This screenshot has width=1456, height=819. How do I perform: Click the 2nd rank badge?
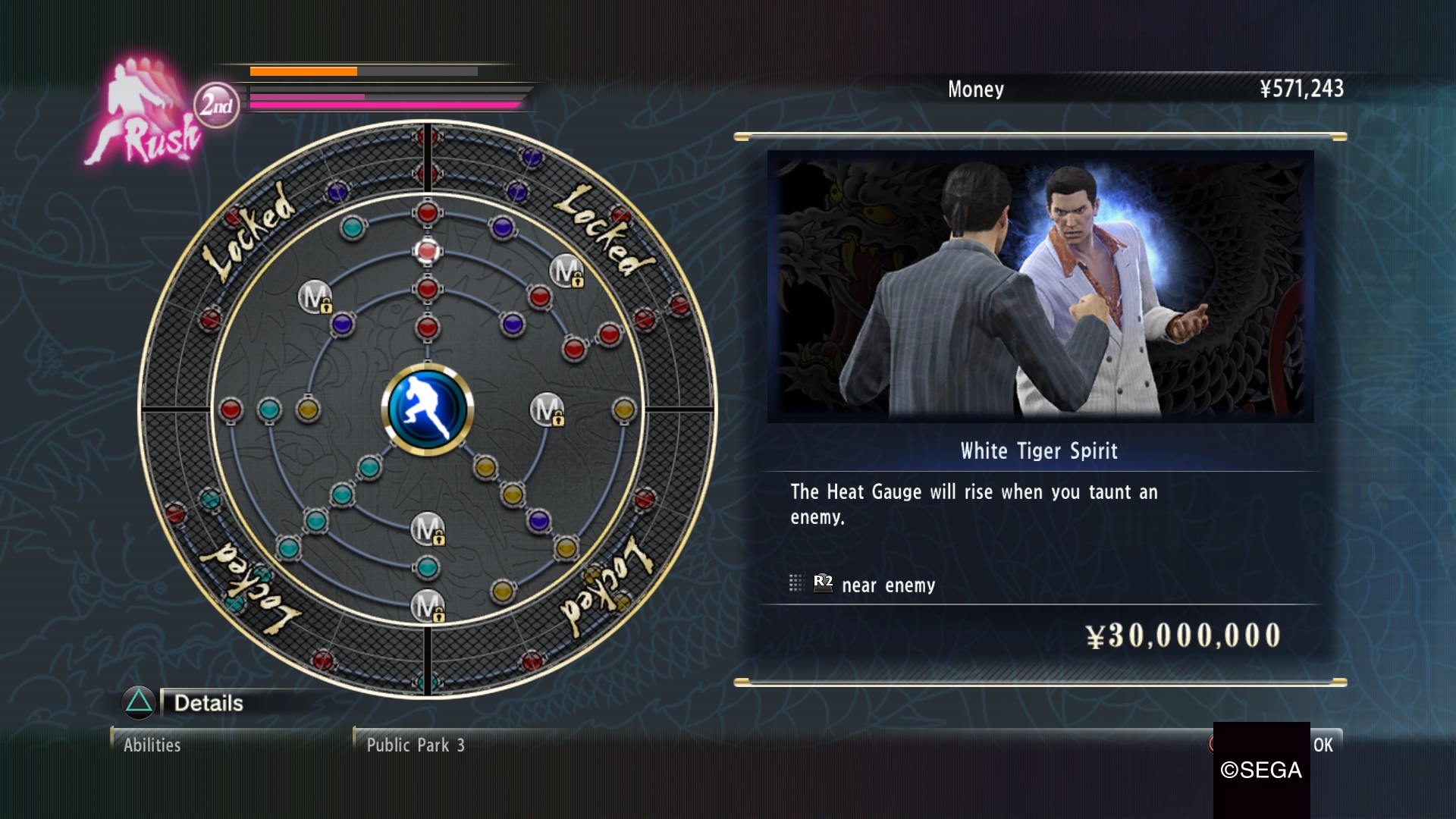click(x=216, y=105)
